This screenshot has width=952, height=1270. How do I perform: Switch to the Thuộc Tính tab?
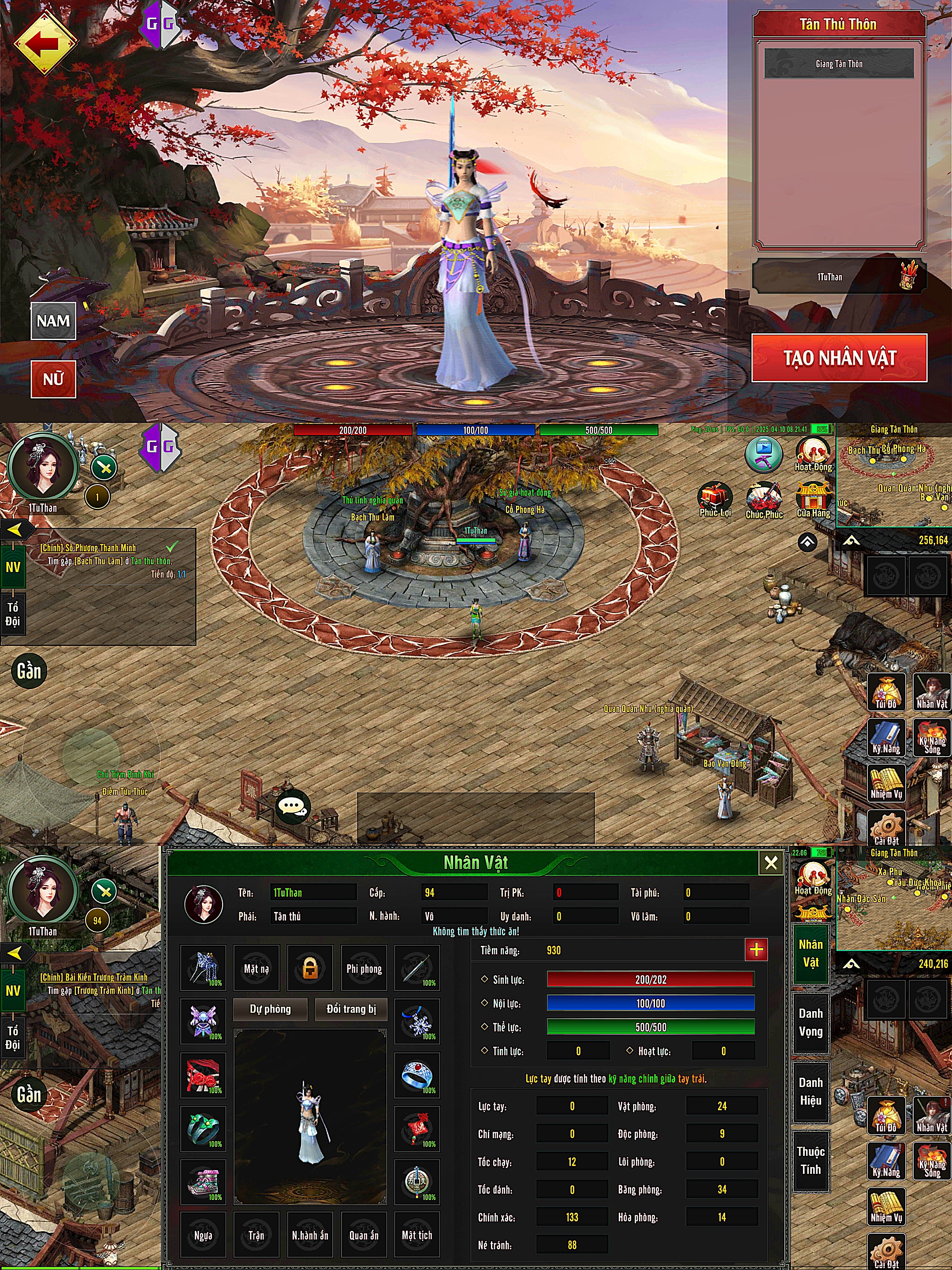[810, 1160]
